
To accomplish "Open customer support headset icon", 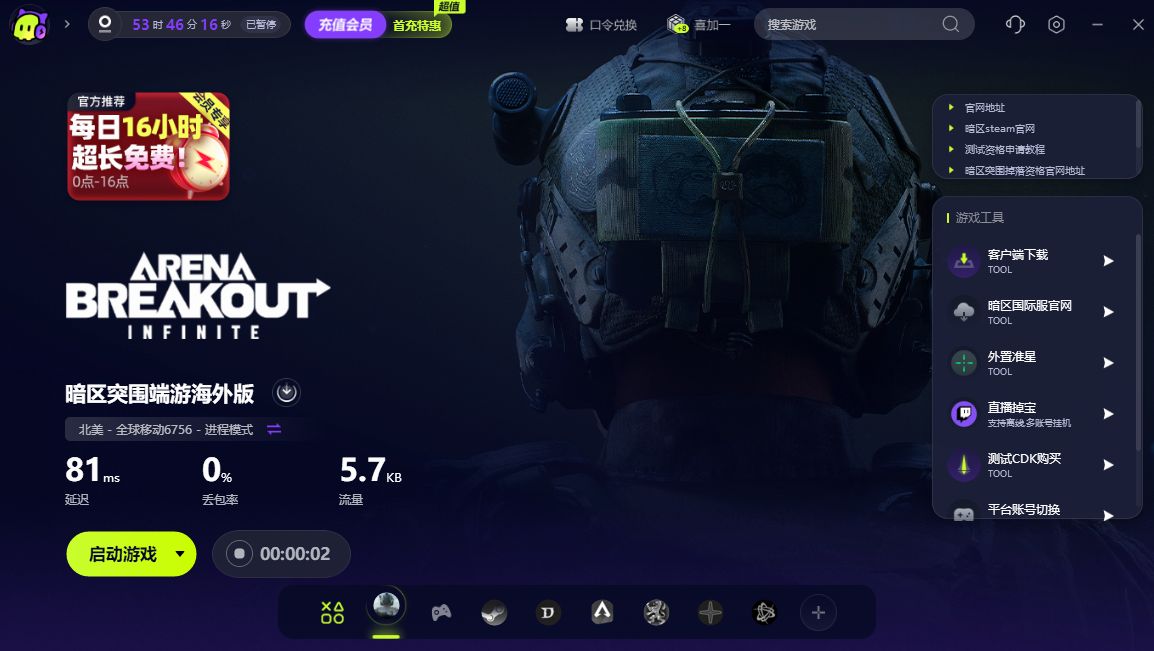I will [1016, 25].
